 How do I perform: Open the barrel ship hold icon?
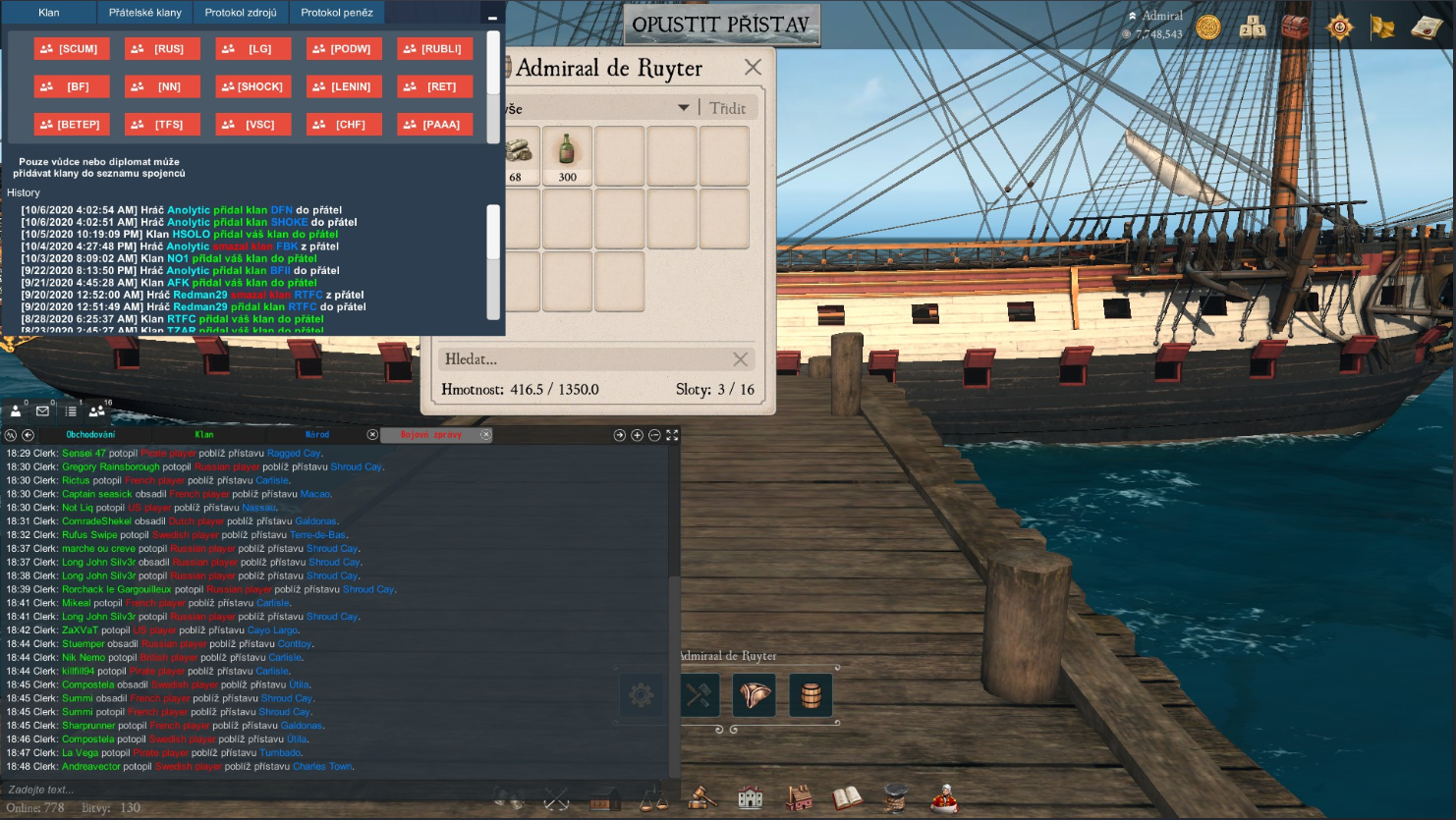click(x=811, y=694)
